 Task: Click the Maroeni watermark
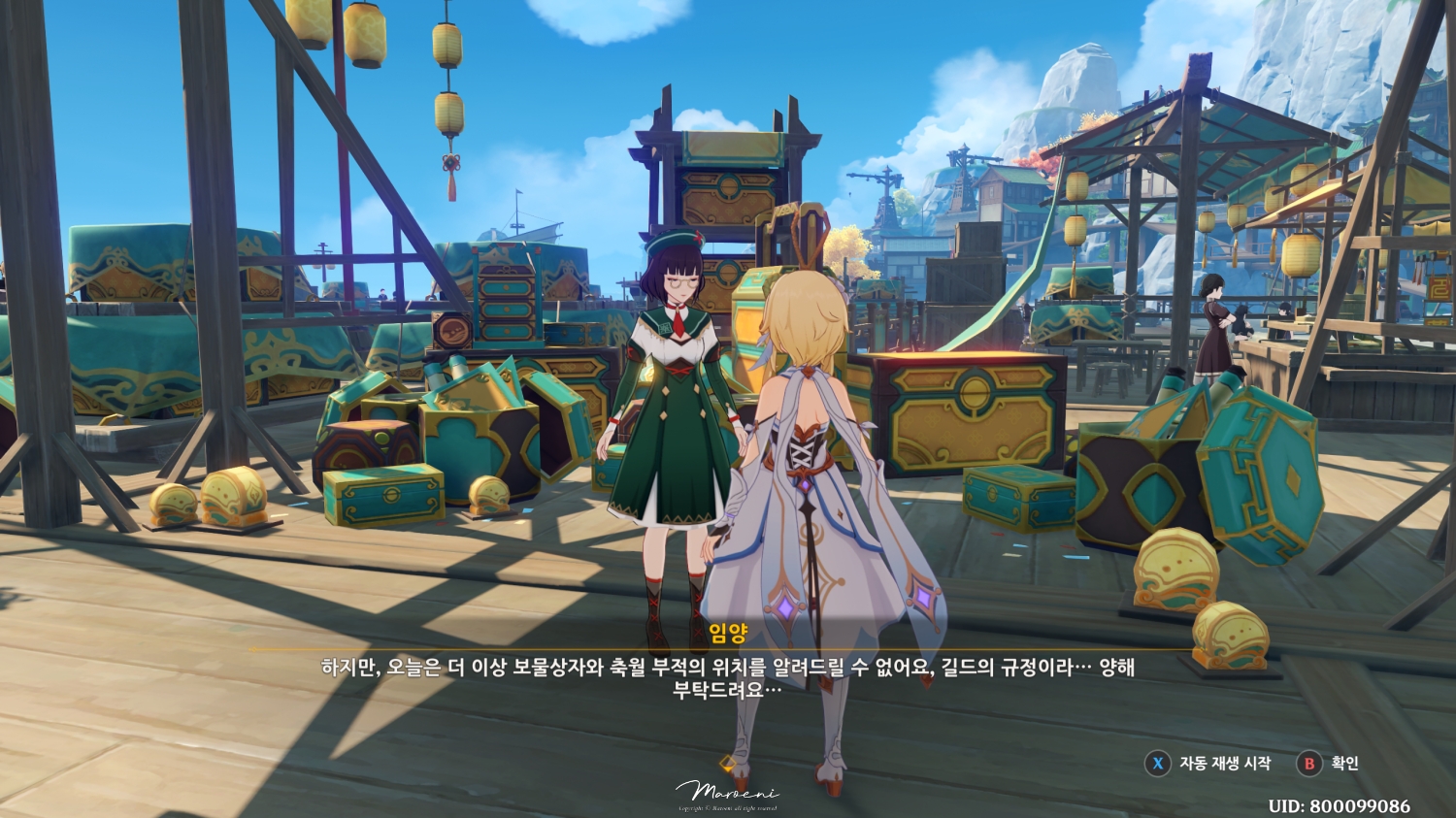coord(728,791)
